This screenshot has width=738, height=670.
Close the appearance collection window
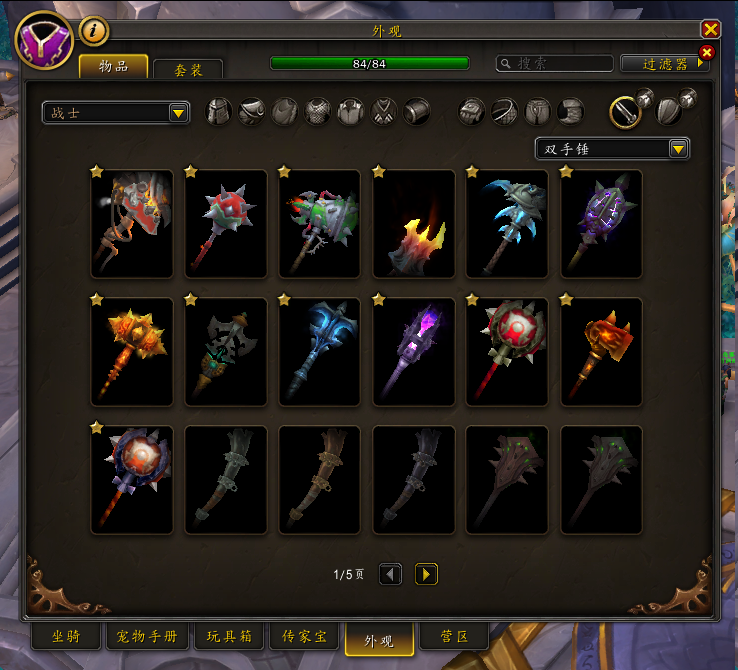[x=711, y=30]
